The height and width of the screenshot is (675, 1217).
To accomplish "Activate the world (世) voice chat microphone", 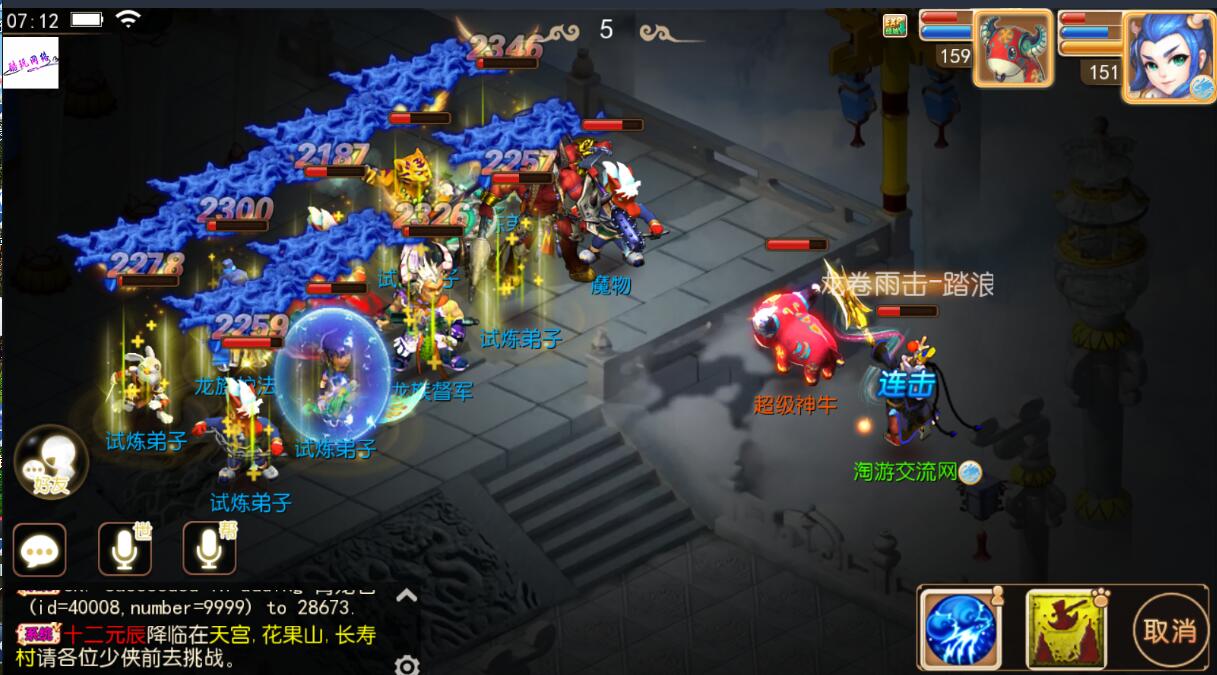I will [125, 550].
